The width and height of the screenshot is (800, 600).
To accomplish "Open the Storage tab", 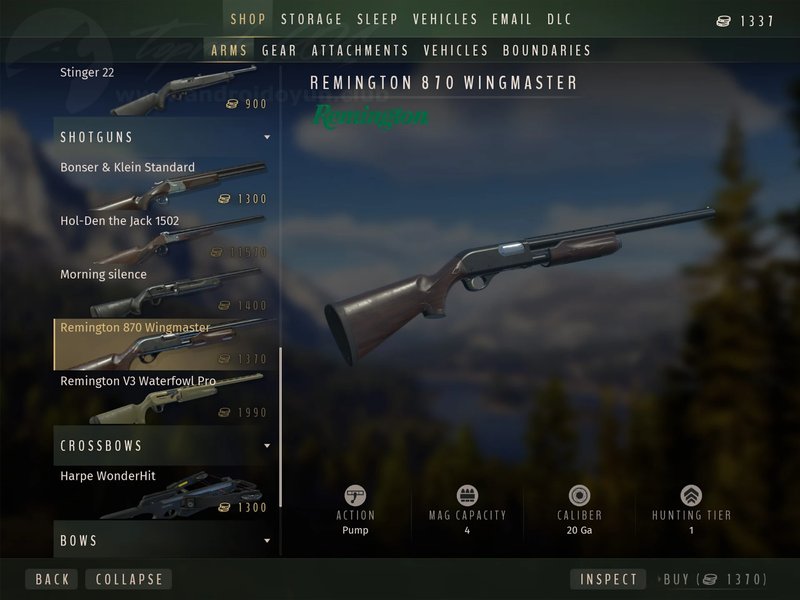I will tap(311, 19).
